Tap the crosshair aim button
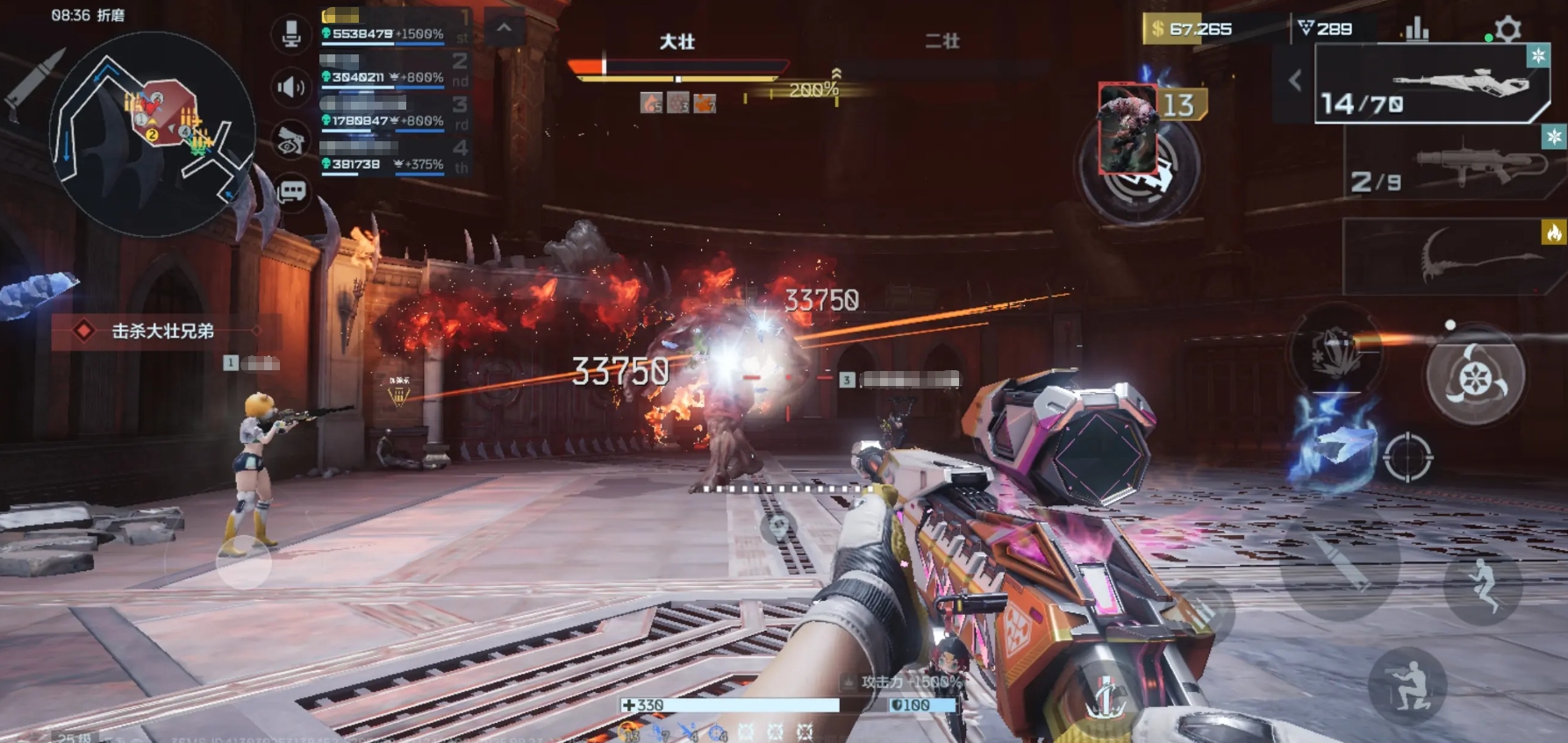 click(1407, 456)
